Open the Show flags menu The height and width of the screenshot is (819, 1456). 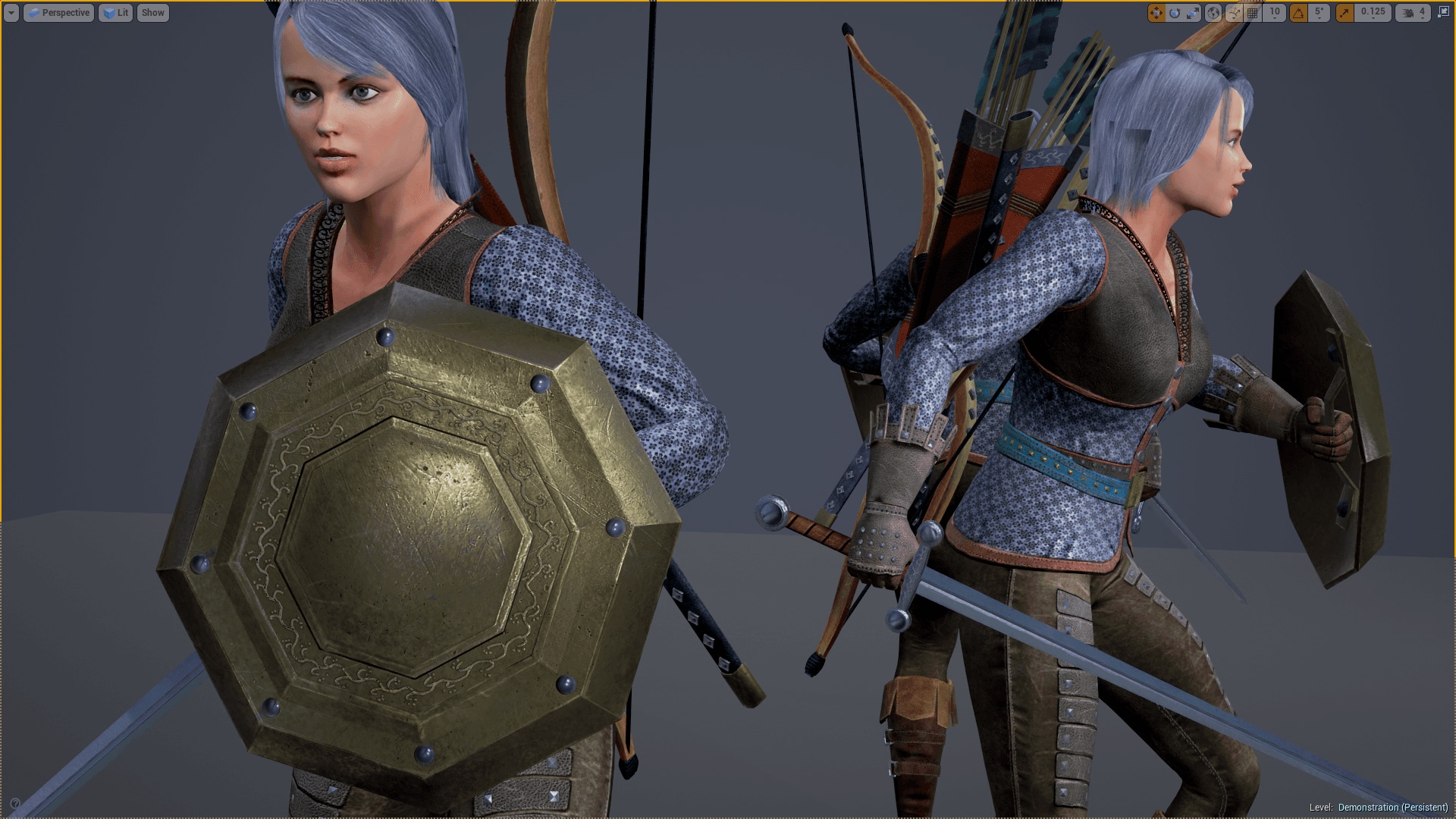(152, 12)
